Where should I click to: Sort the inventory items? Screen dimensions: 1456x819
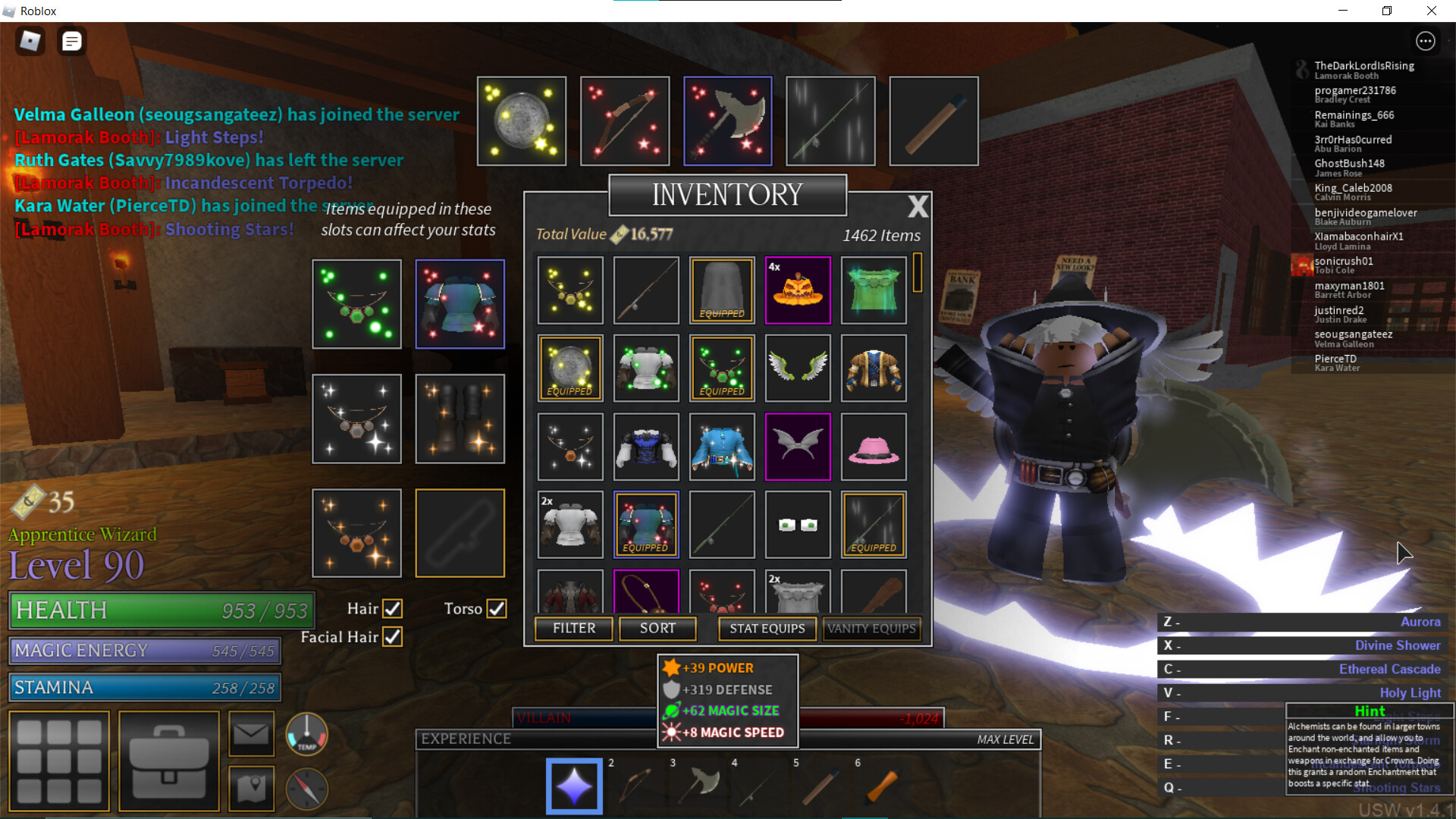tap(657, 629)
